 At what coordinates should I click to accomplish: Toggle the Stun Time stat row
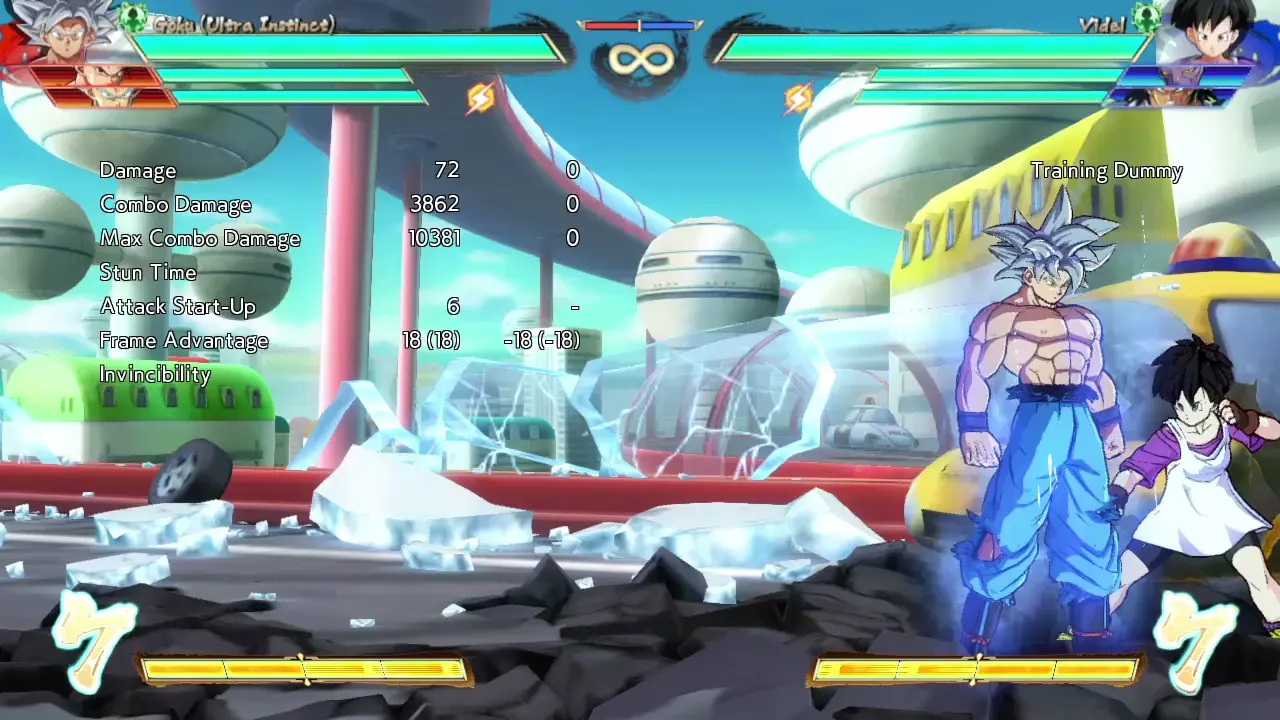147,272
